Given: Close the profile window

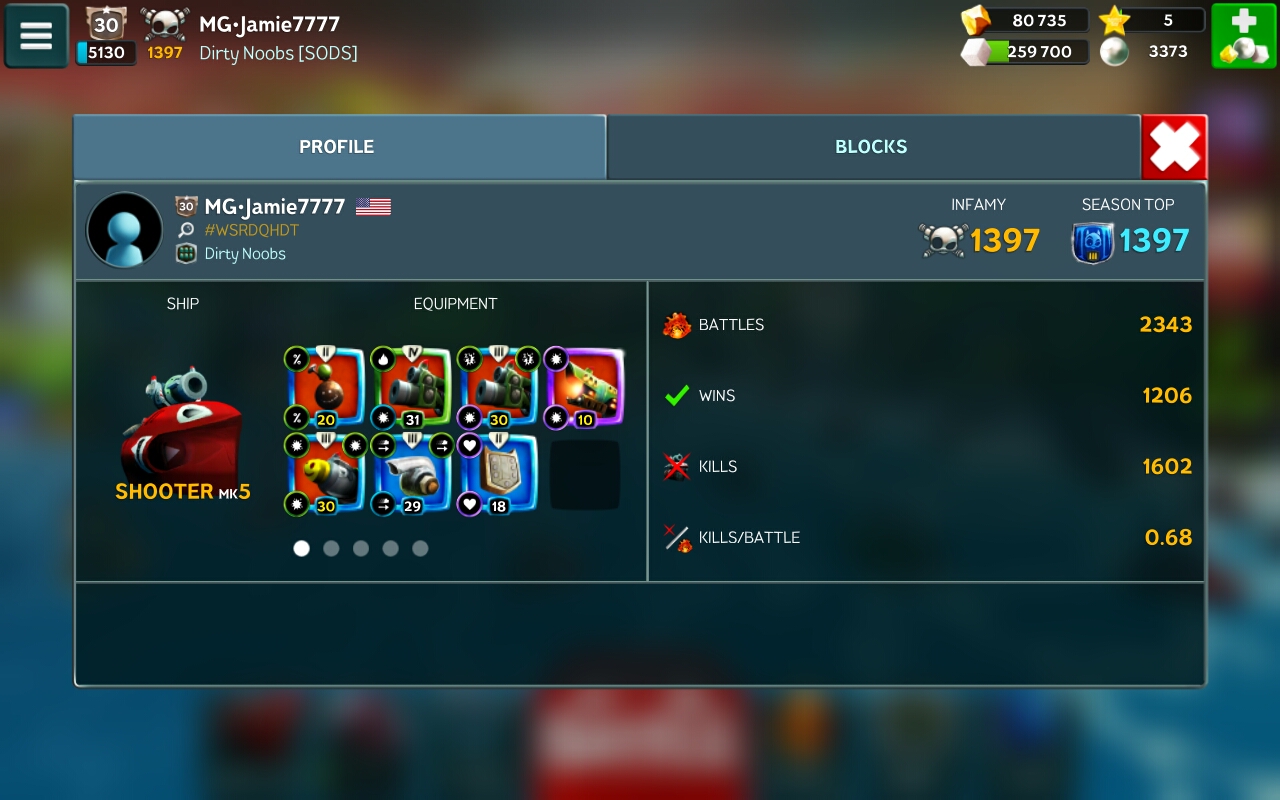Looking at the screenshot, I should point(1174,148).
